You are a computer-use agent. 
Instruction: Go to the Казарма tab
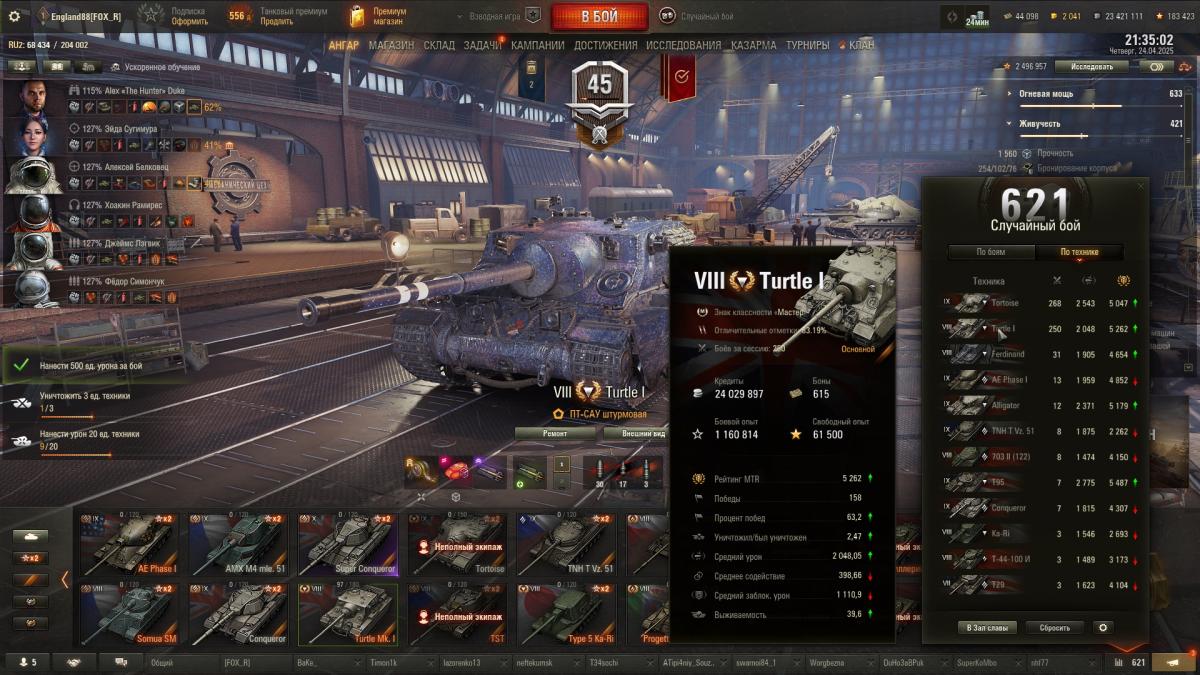(x=753, y=45)
